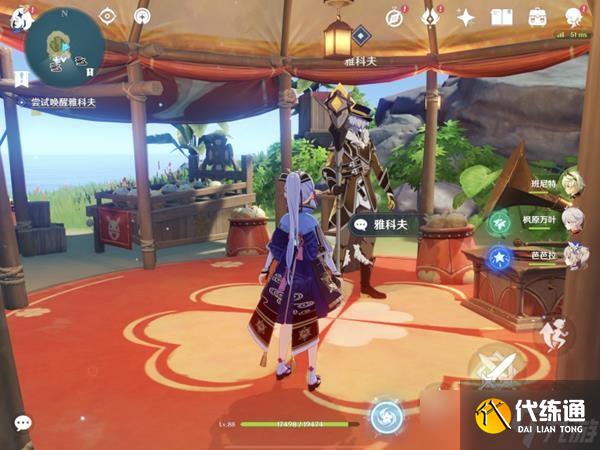This screenshot has width=600, height=450.
Task: Open the chat speech bubble
Action: (22, 423)
